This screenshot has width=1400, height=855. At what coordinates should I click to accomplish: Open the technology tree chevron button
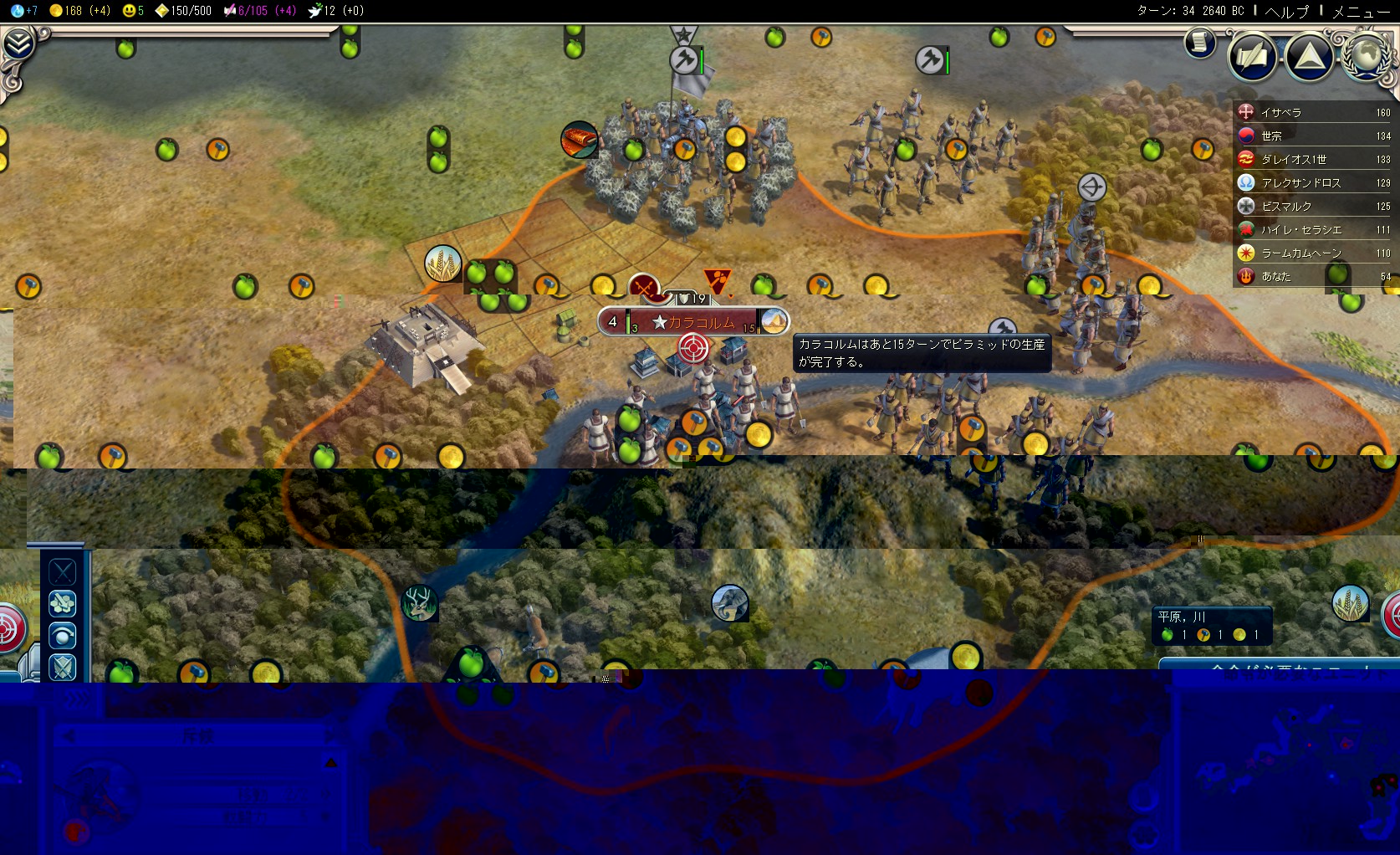coord(18,44)
